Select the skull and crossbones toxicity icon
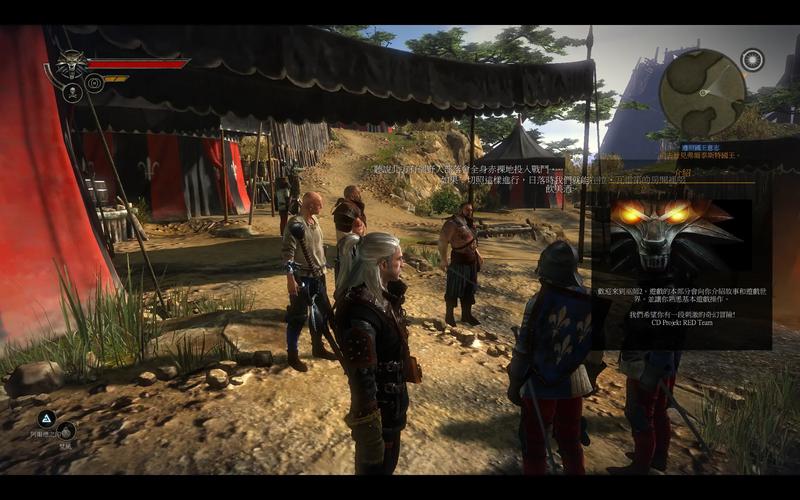The image size is (800, 500). (72, 92)
